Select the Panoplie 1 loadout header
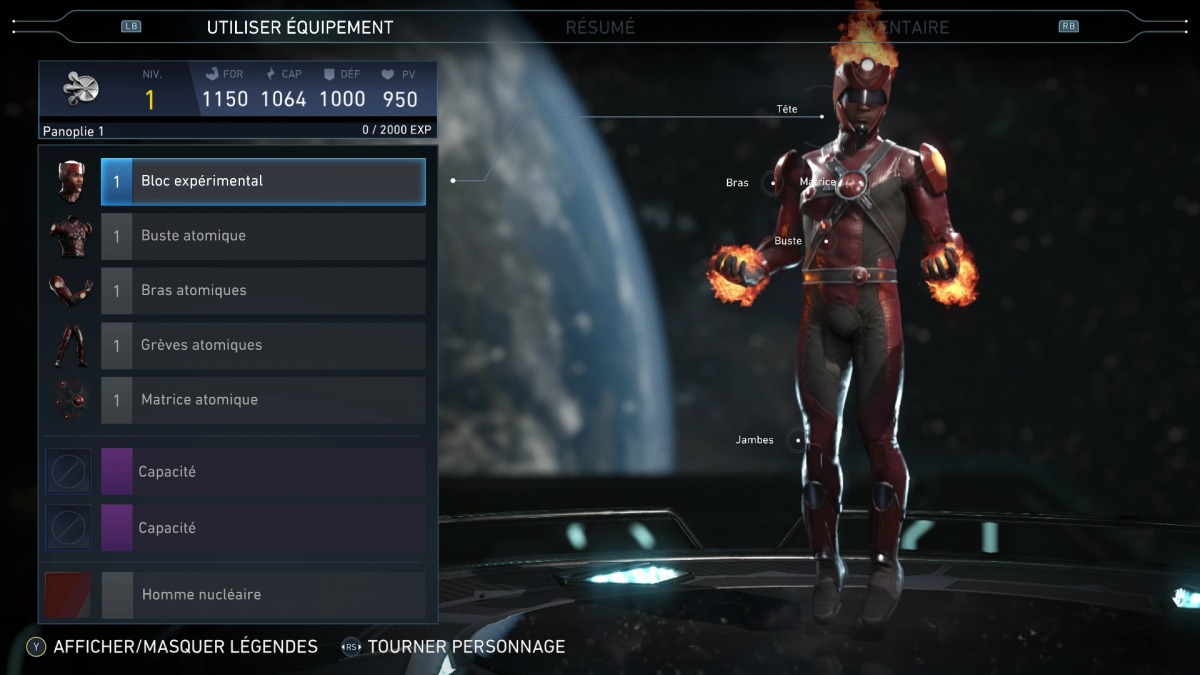 pyautogui.click(x=74, y=131)
